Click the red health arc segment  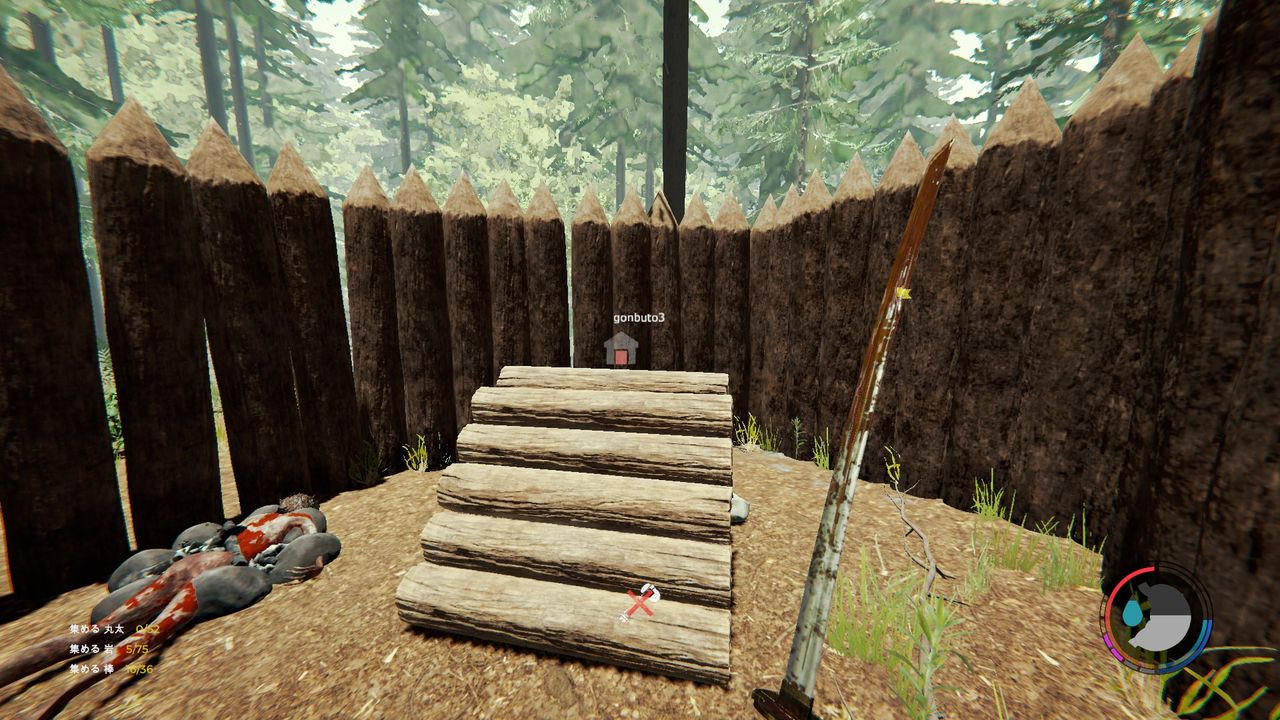(x=1125, y=575)
